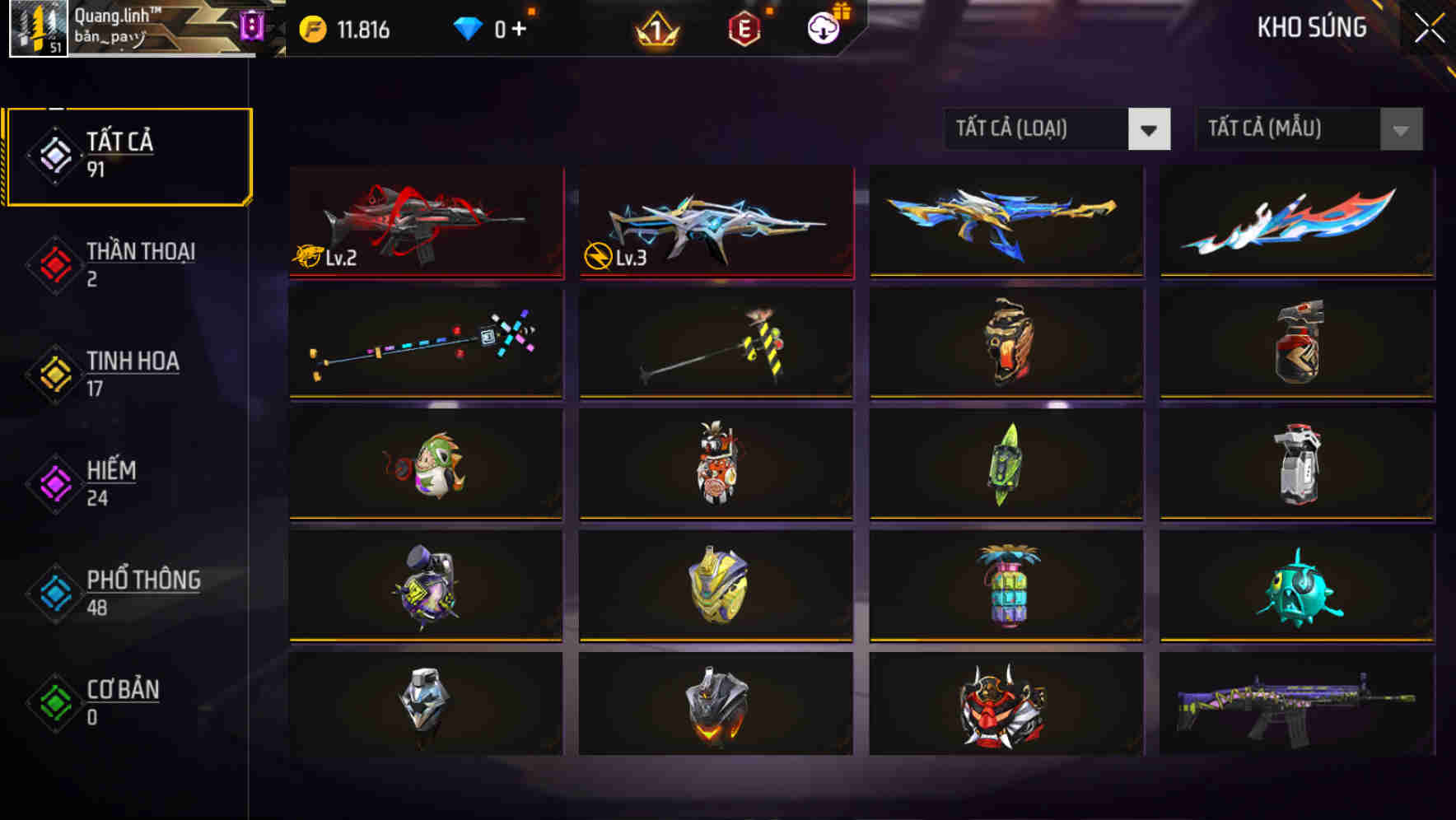1456x820 pixels.
Task: Close the KHO SÚNG screen
Action: [x=1430, y=27]
